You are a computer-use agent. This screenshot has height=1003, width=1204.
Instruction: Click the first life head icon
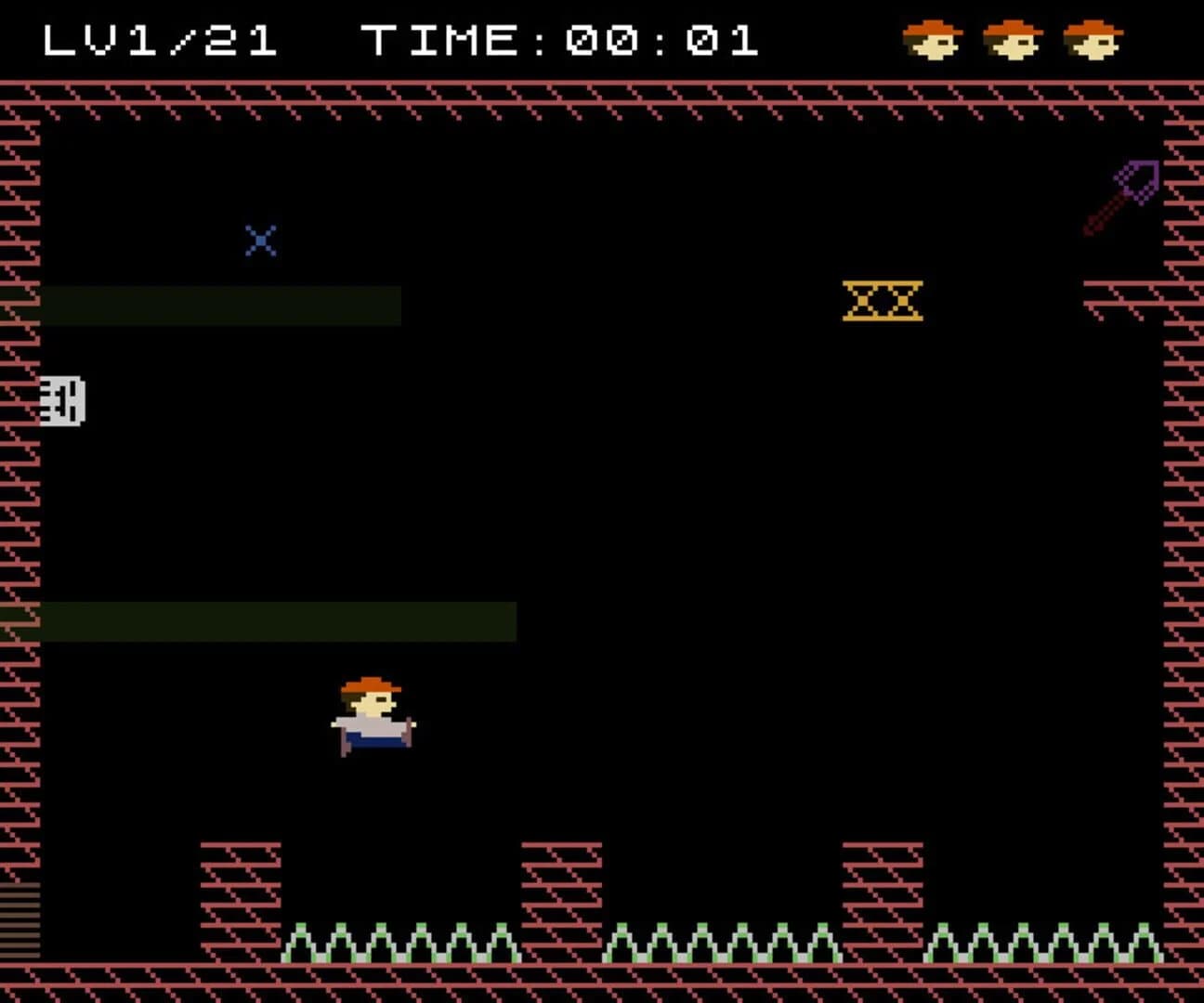click(x=934, y=39)
